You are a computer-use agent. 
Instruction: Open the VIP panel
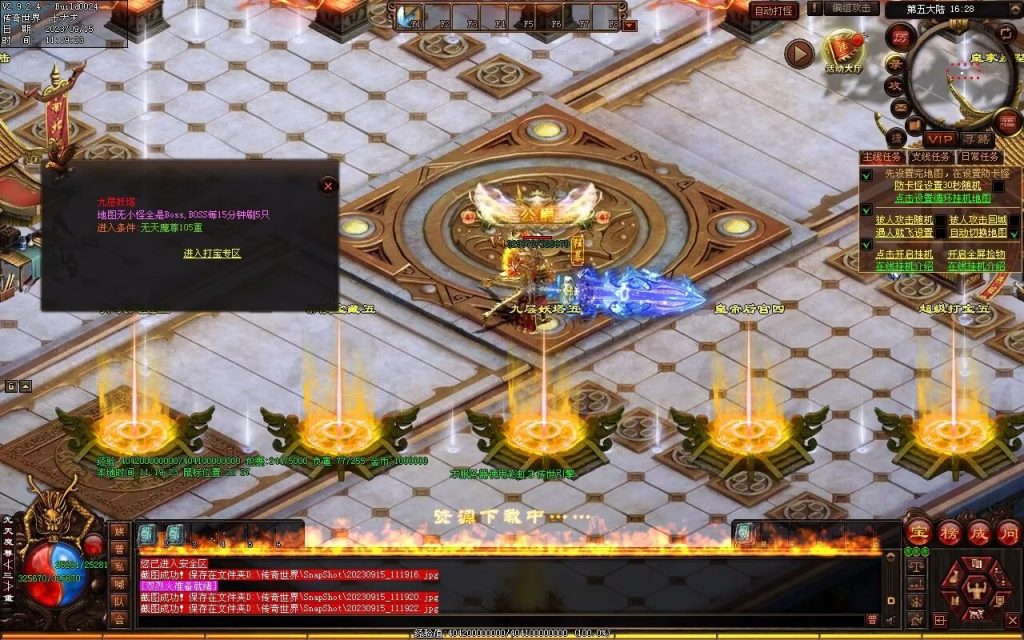point(938,138)
